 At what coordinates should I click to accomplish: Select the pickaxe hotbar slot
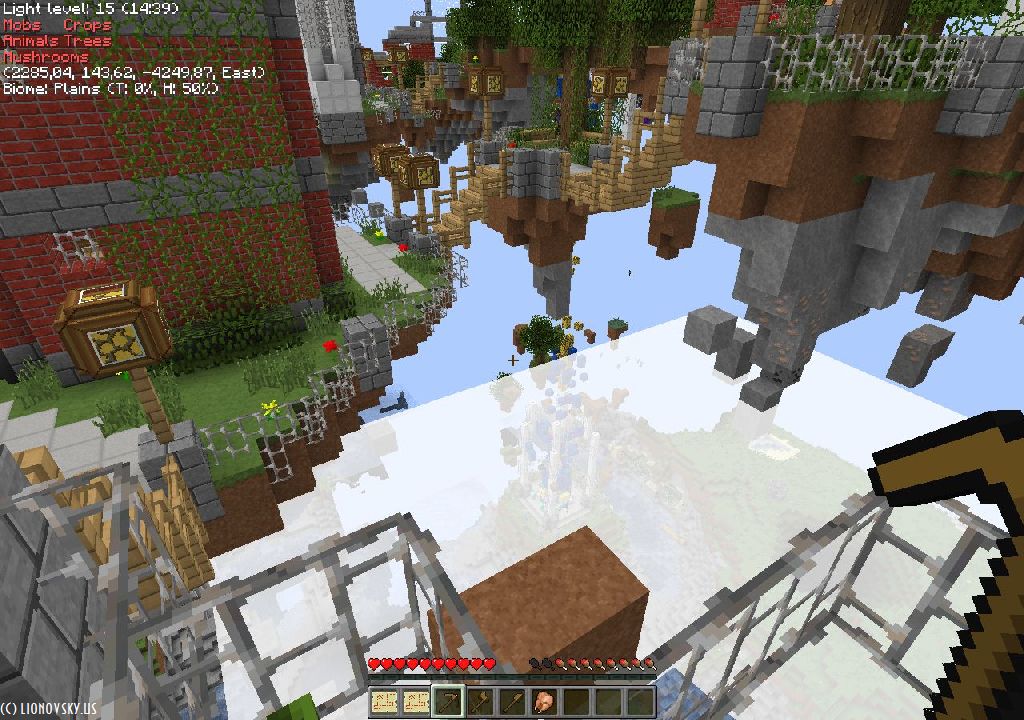(450, 702)
